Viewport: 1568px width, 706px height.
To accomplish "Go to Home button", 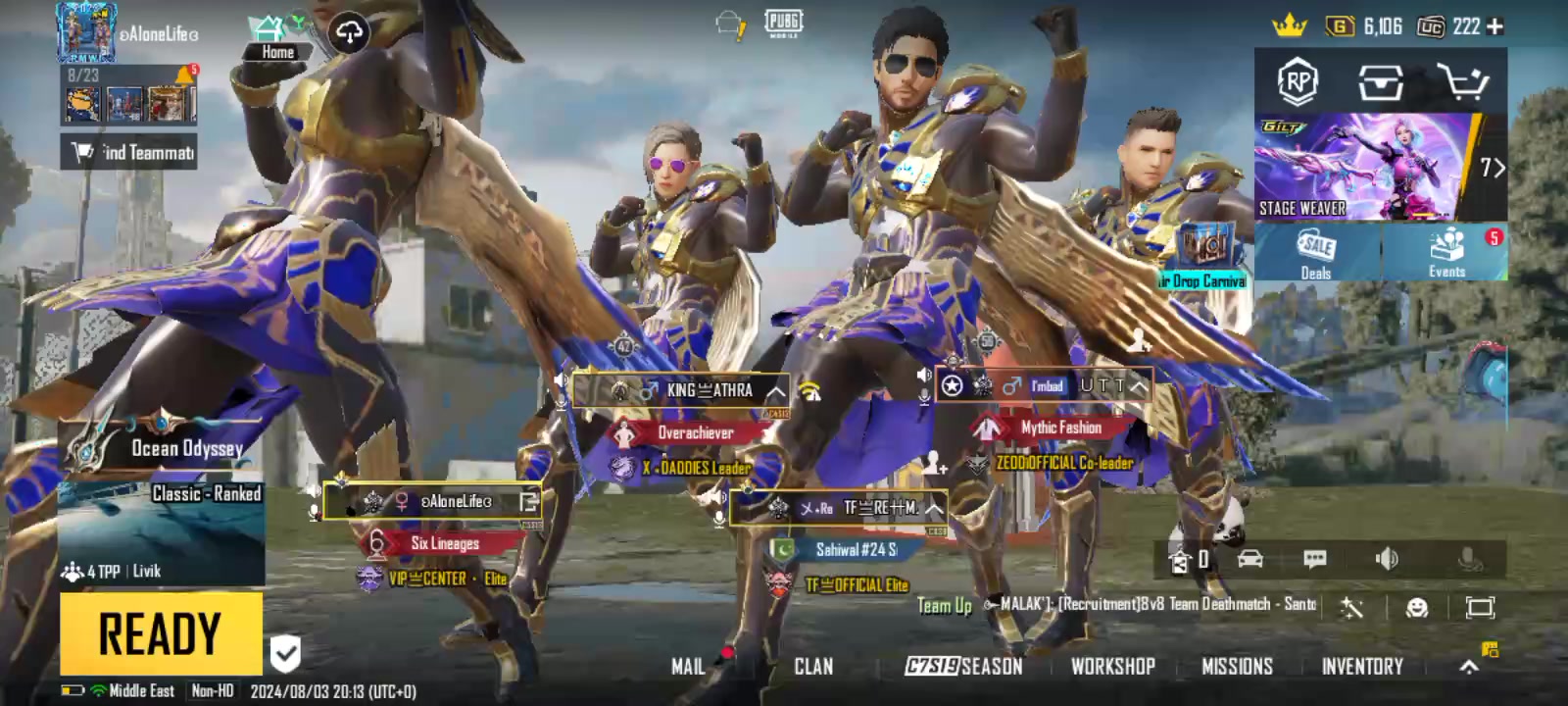I will (277, 37).
